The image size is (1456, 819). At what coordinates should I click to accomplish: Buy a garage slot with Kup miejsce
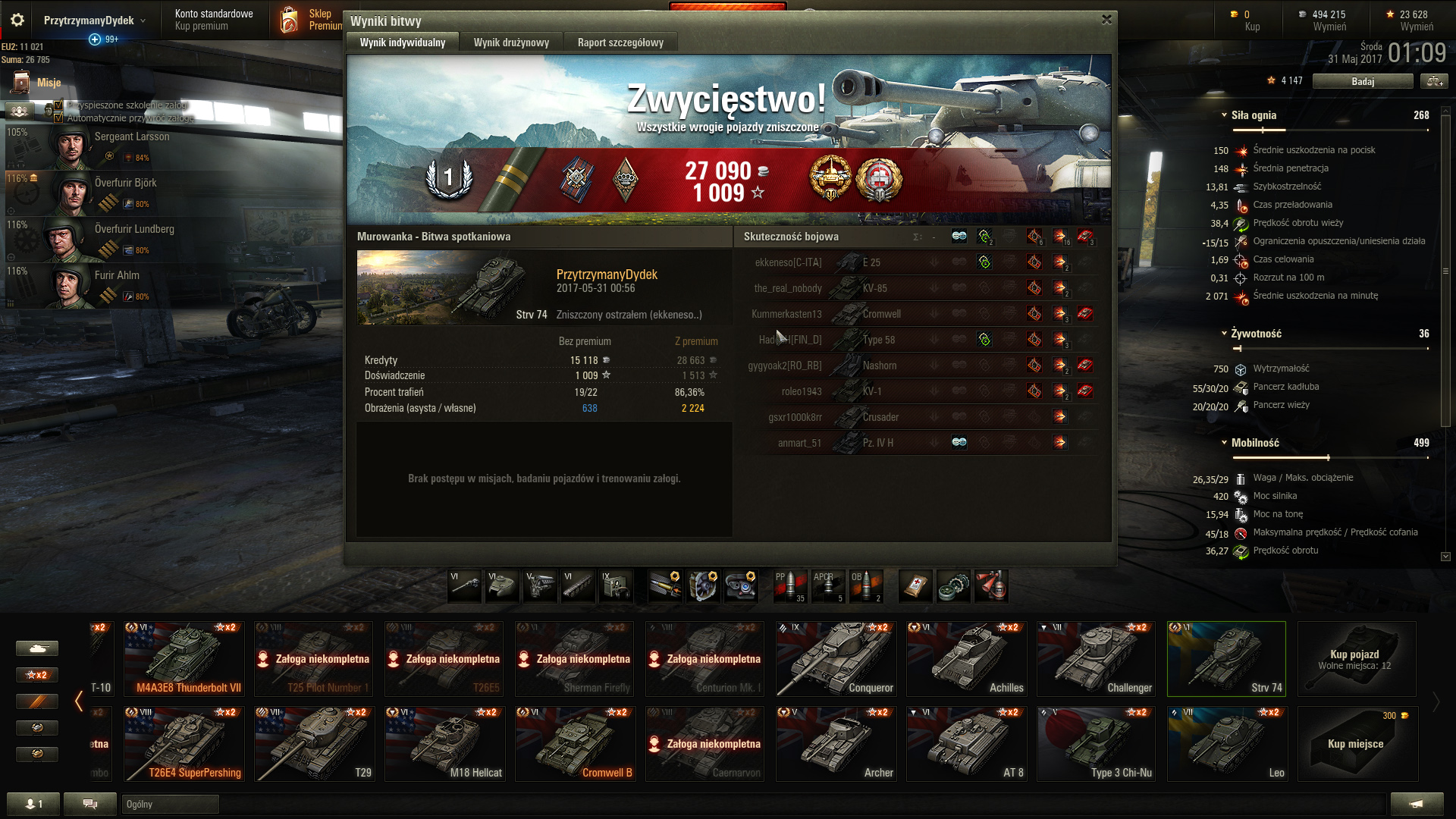point(1356,743)
